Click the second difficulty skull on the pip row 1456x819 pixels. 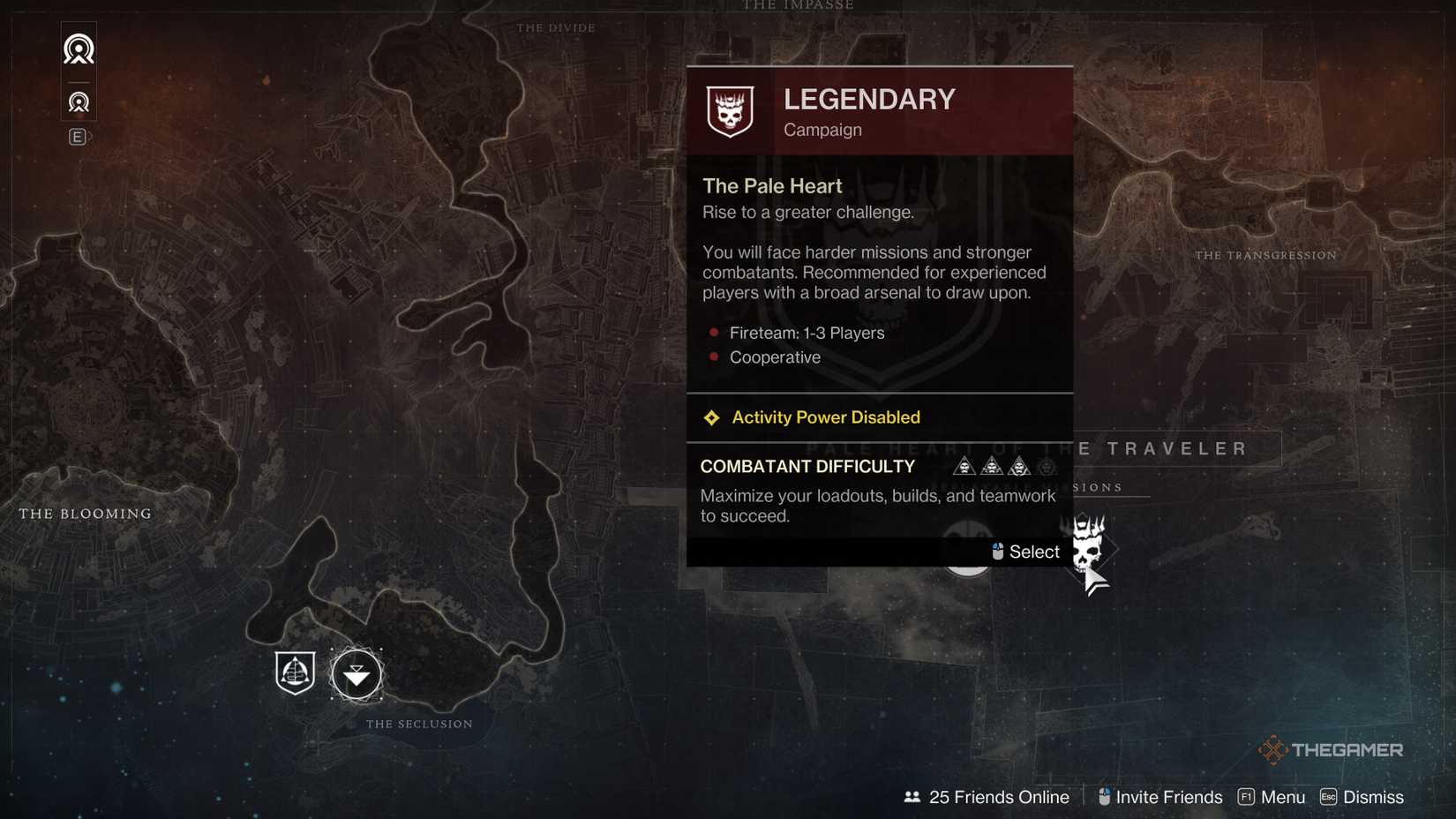(992, 466)
